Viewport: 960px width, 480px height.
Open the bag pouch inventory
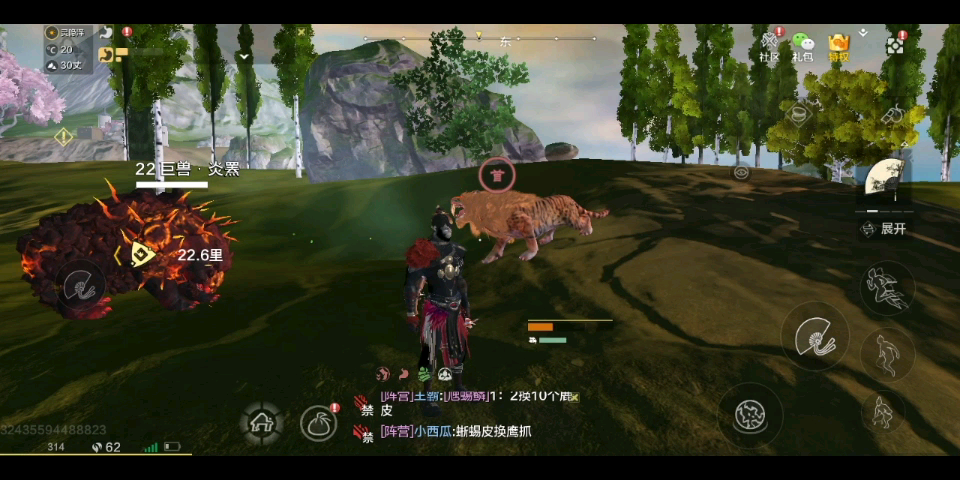[319, 423]
